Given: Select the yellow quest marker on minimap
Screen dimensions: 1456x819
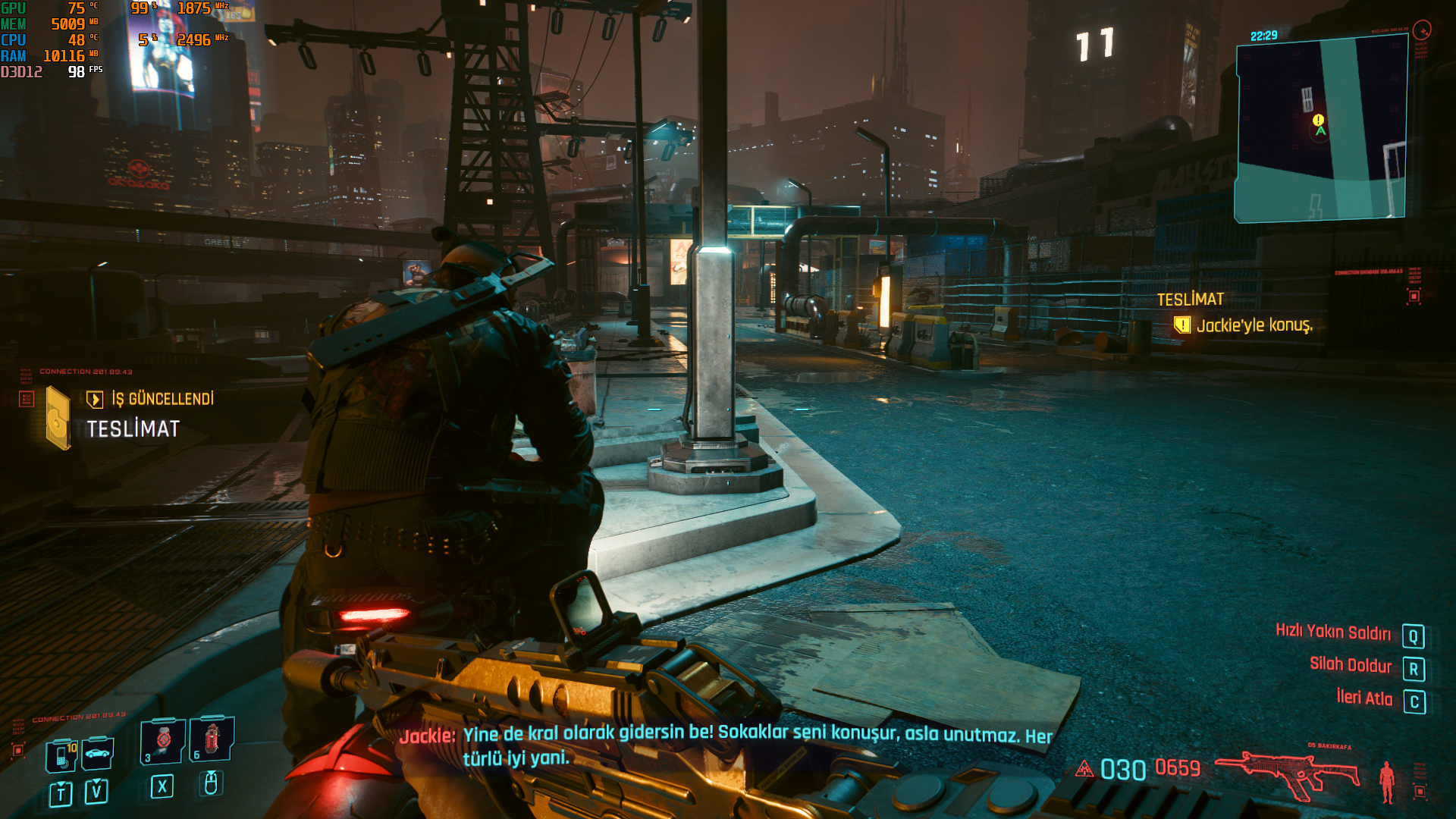Looking at the screenshot, I should (x=1318, y=120).
